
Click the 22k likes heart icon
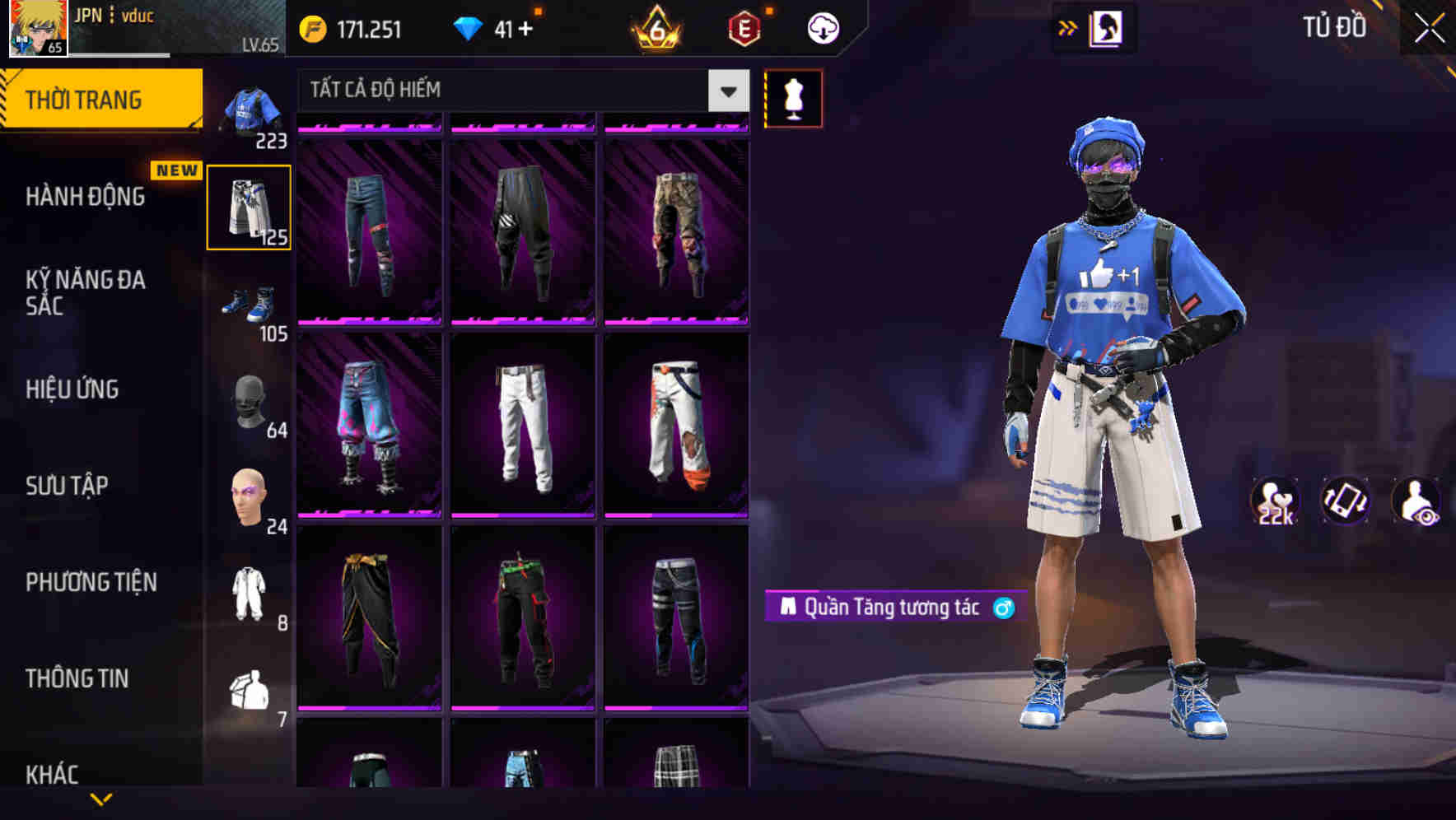click(1273, 502)
